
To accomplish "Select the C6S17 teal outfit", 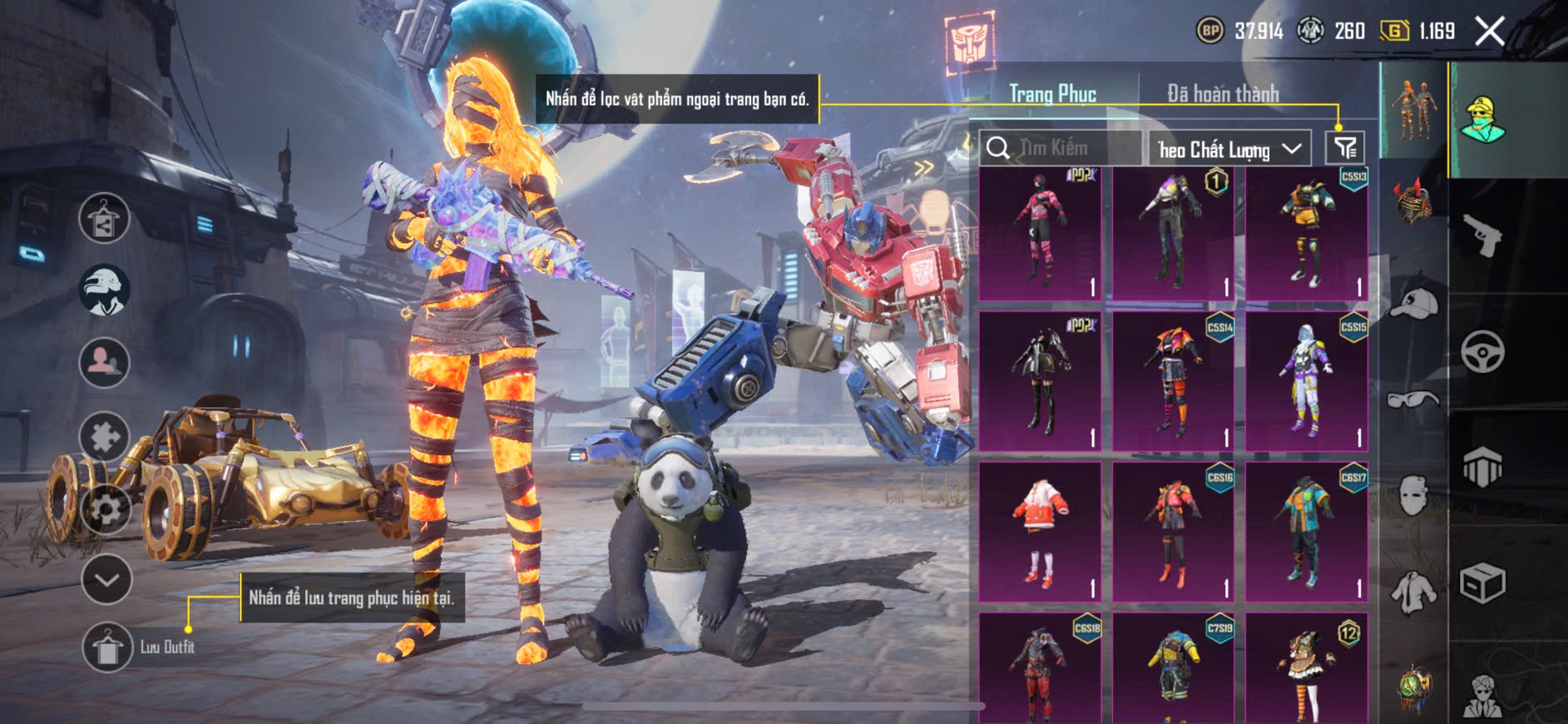I will coord(1307,531).
